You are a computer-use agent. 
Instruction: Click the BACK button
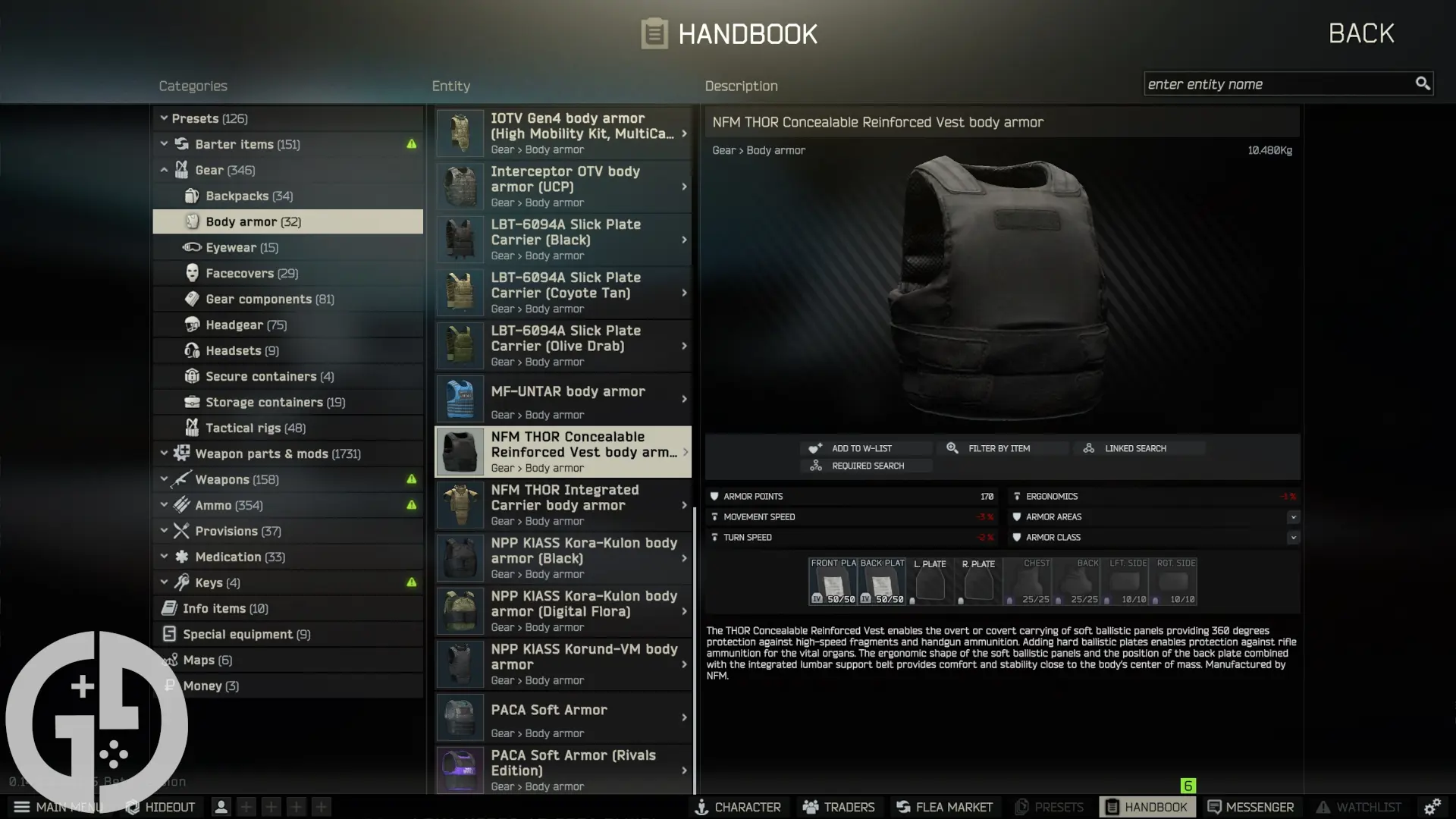[x=1360, y=33]
